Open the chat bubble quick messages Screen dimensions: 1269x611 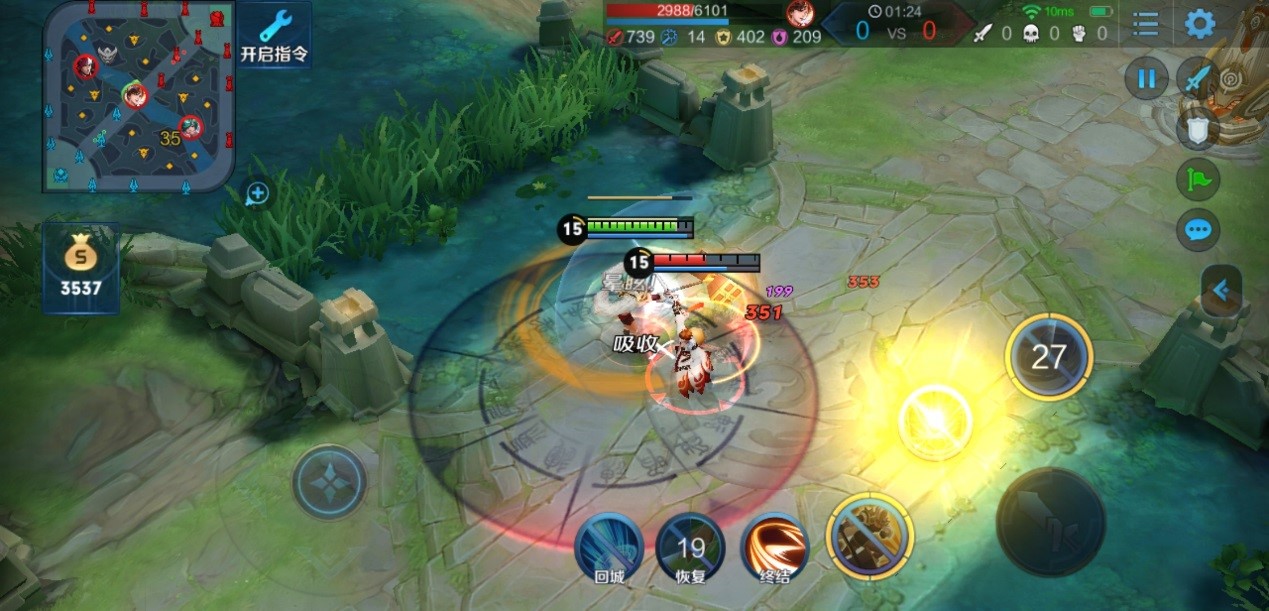point(1197,231)
